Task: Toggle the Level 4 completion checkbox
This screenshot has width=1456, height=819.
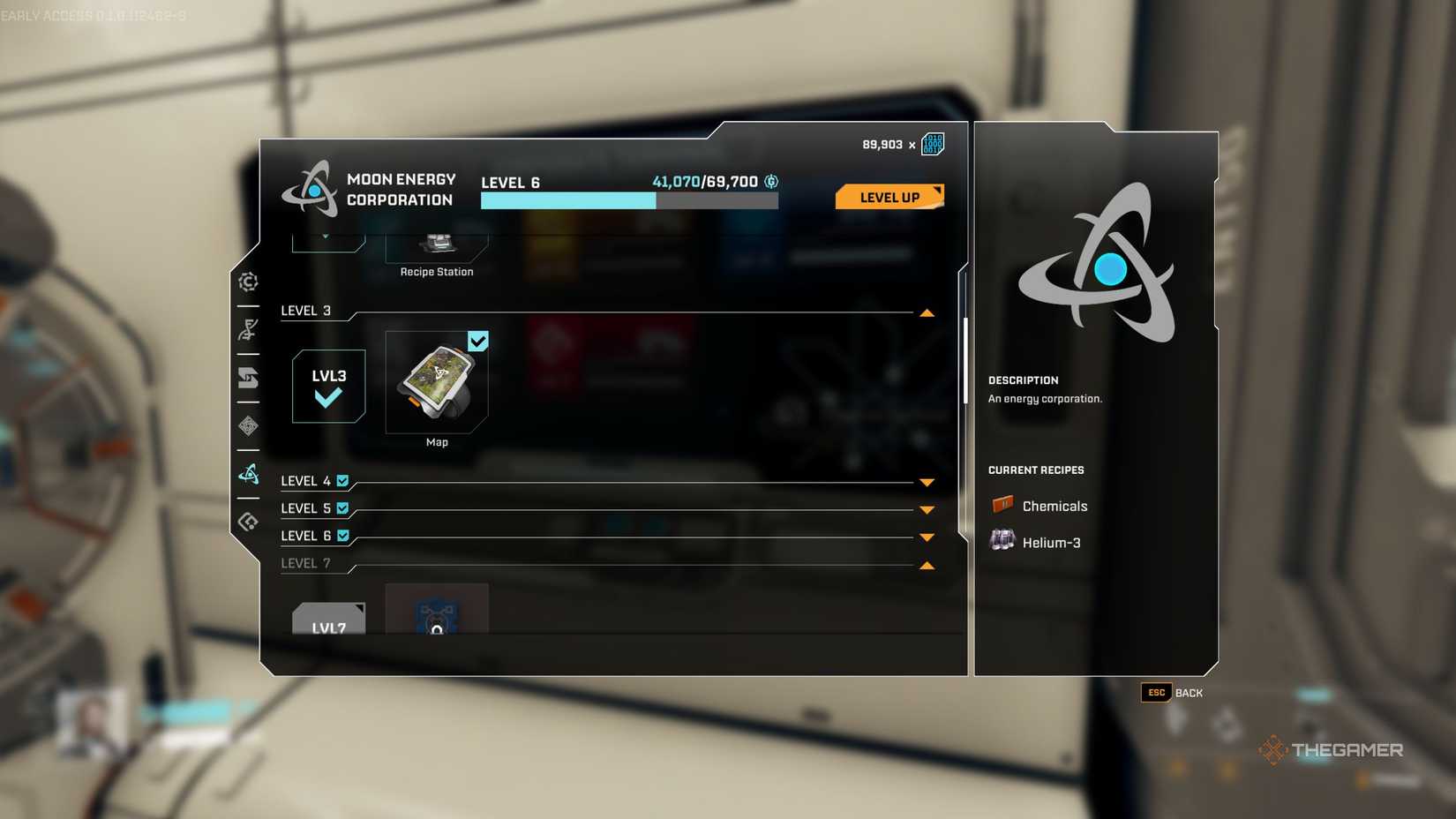Action: (x=342, y=480)
